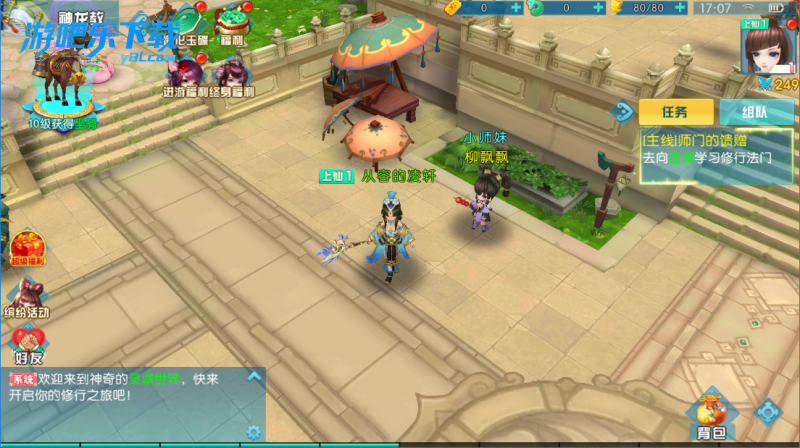Add jade currency with the plus button
Screen dimensions: 800x448
coord(598,7)
